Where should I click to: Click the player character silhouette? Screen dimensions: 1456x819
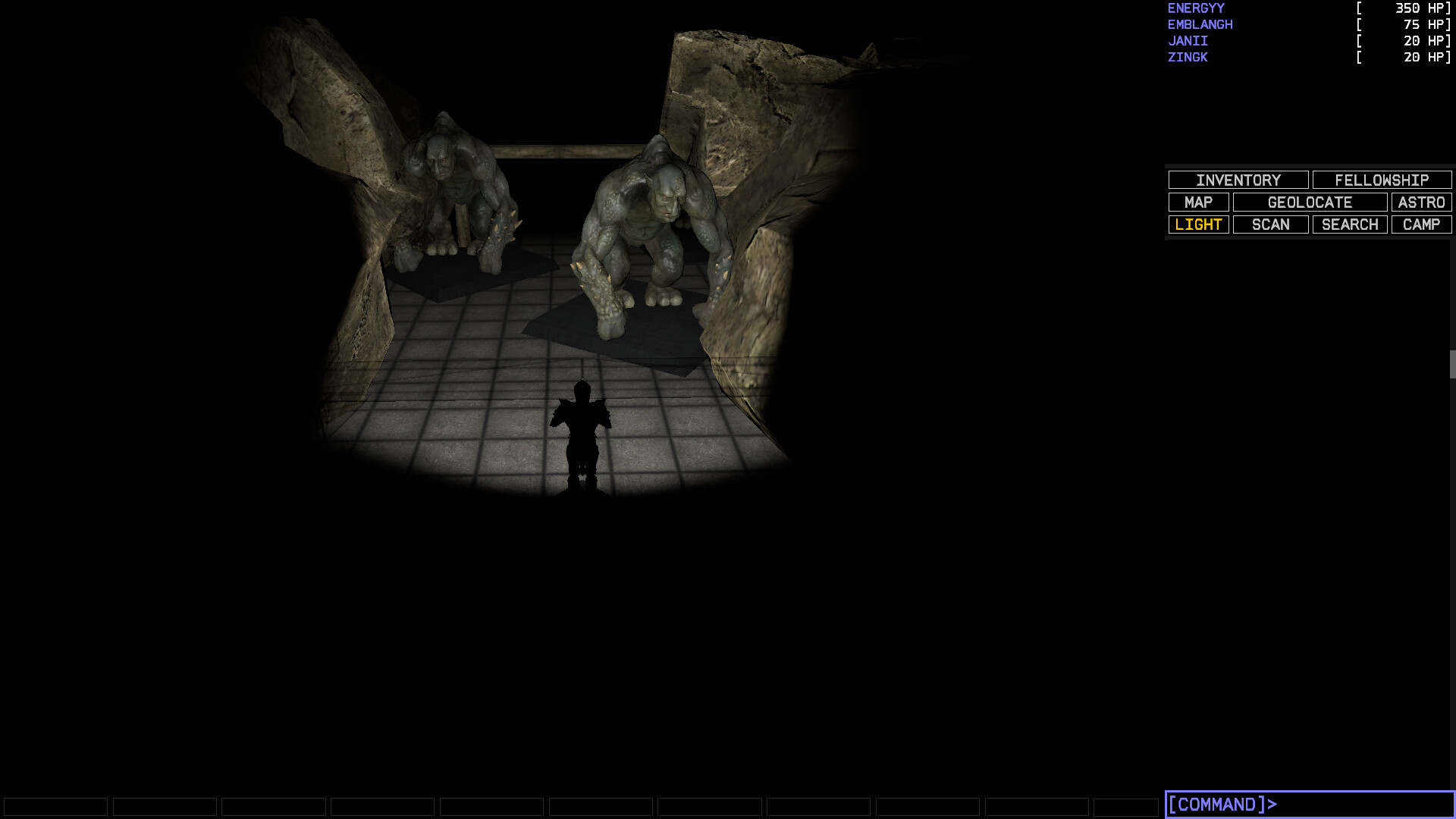coord(581,432)
